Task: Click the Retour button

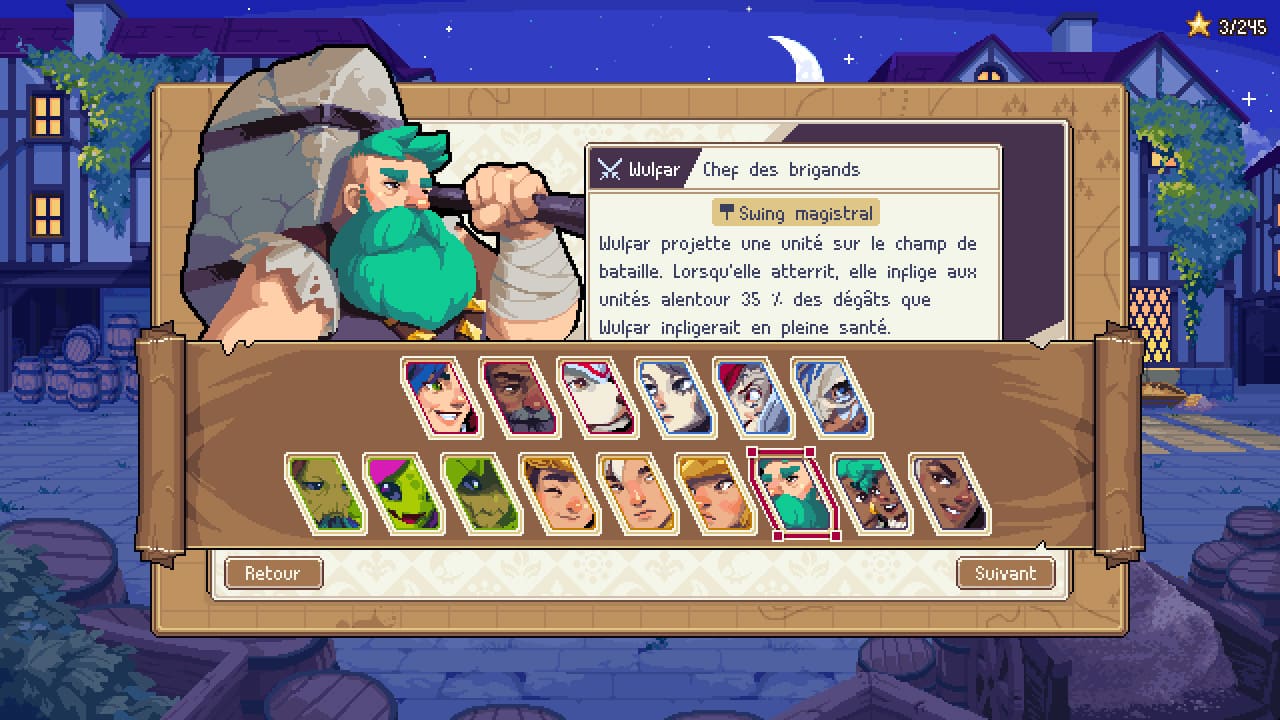Action: point(273,573)
